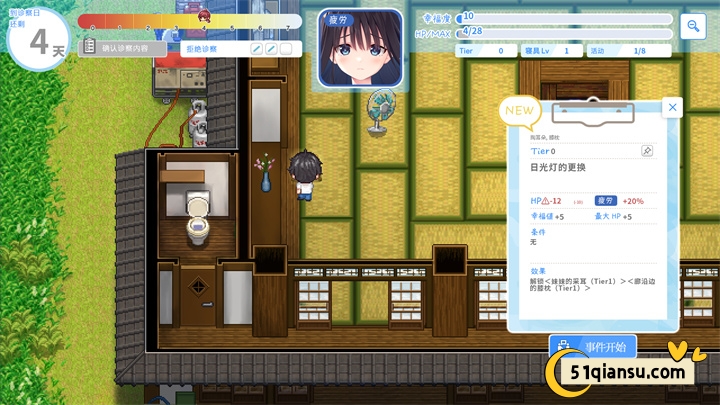720x405 pixels.
Task: Open the magnifying glass zoom button
Action: 692,27
